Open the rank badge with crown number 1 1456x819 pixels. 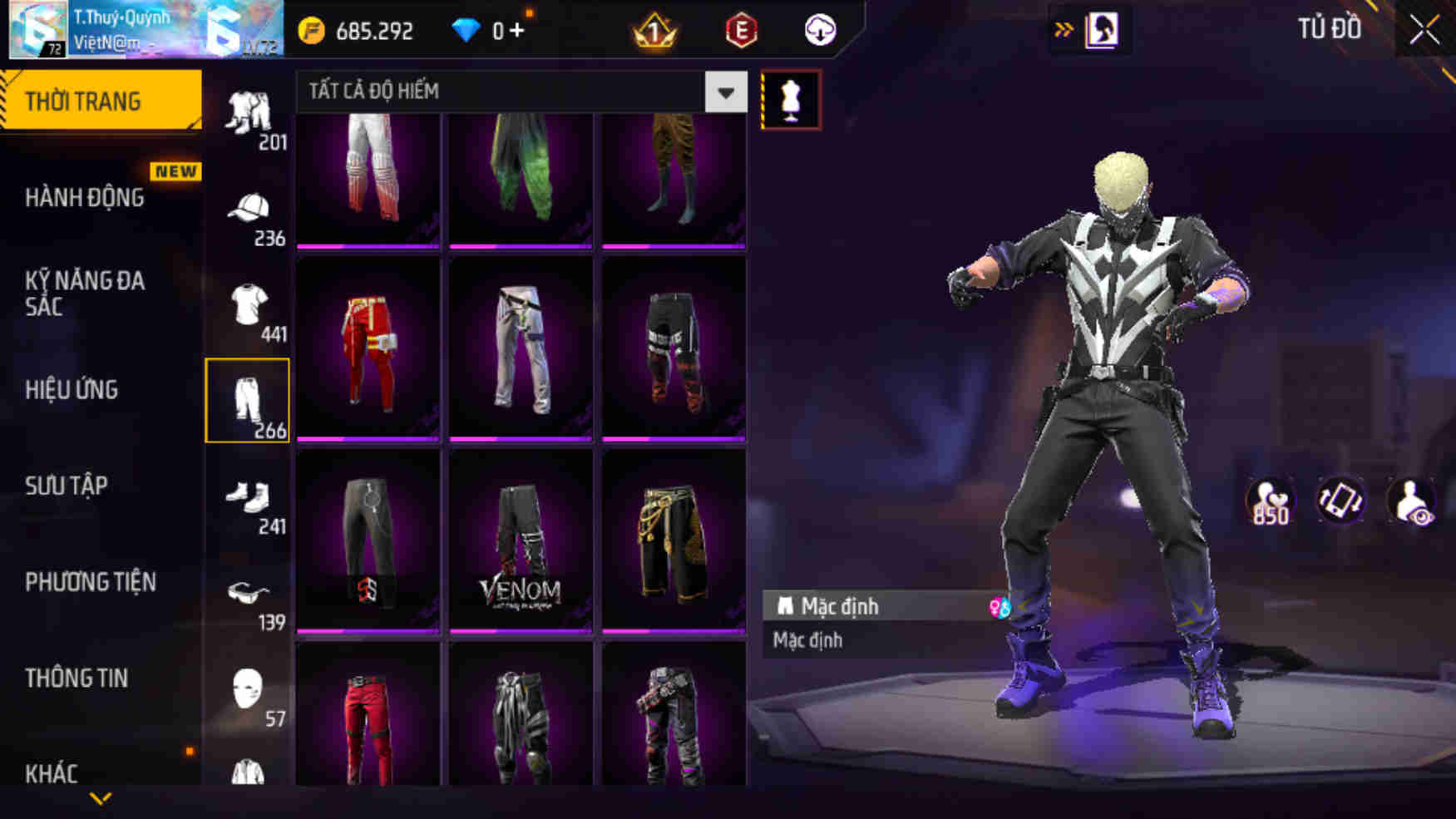coord(657,30)
